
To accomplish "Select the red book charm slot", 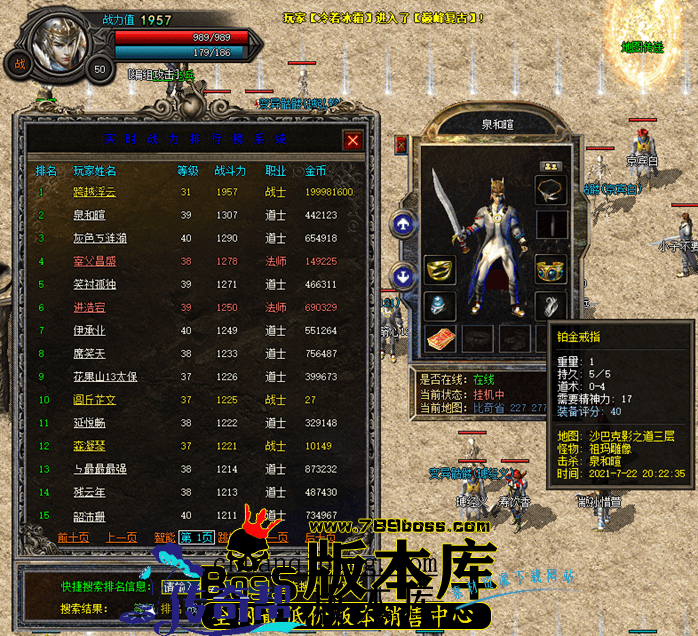I will (x=440, y=339).
